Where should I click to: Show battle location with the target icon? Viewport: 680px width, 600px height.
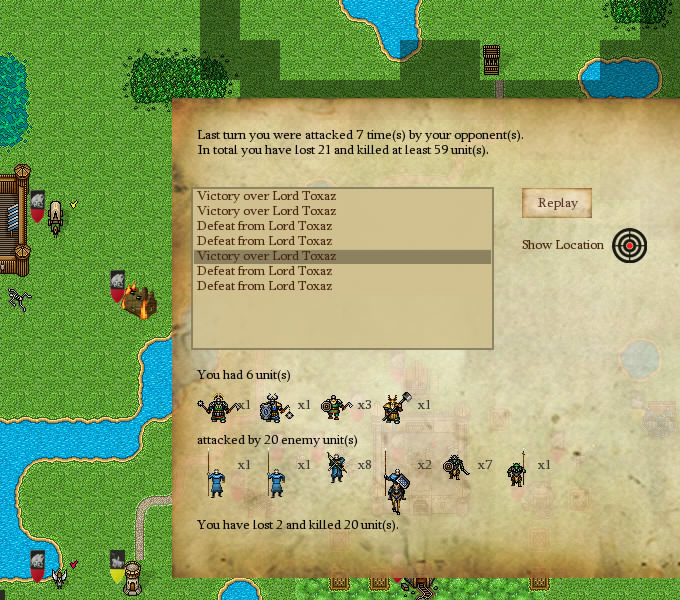630,245
